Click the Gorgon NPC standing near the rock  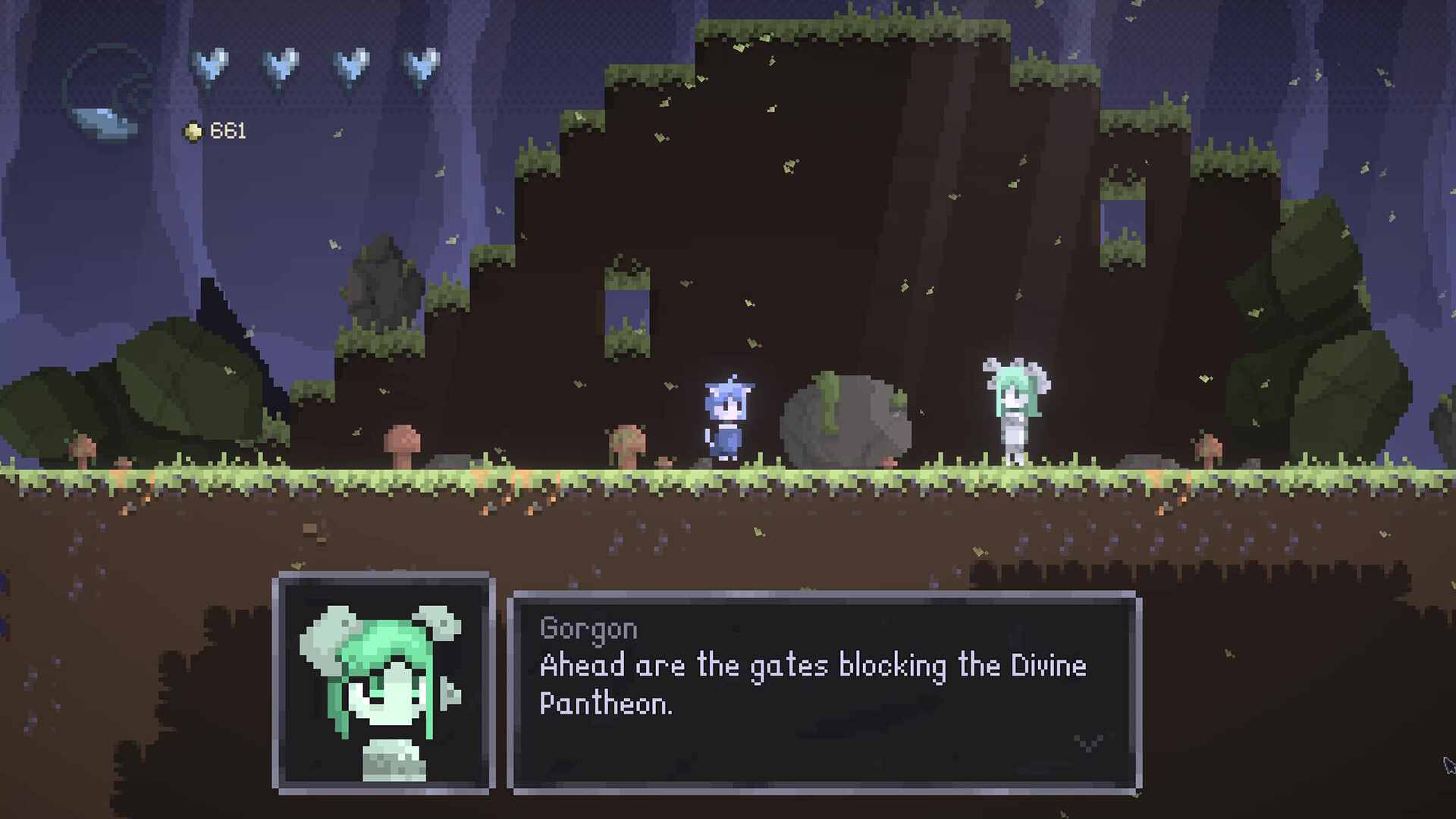pyautogui.click(x=1014, y=409)
